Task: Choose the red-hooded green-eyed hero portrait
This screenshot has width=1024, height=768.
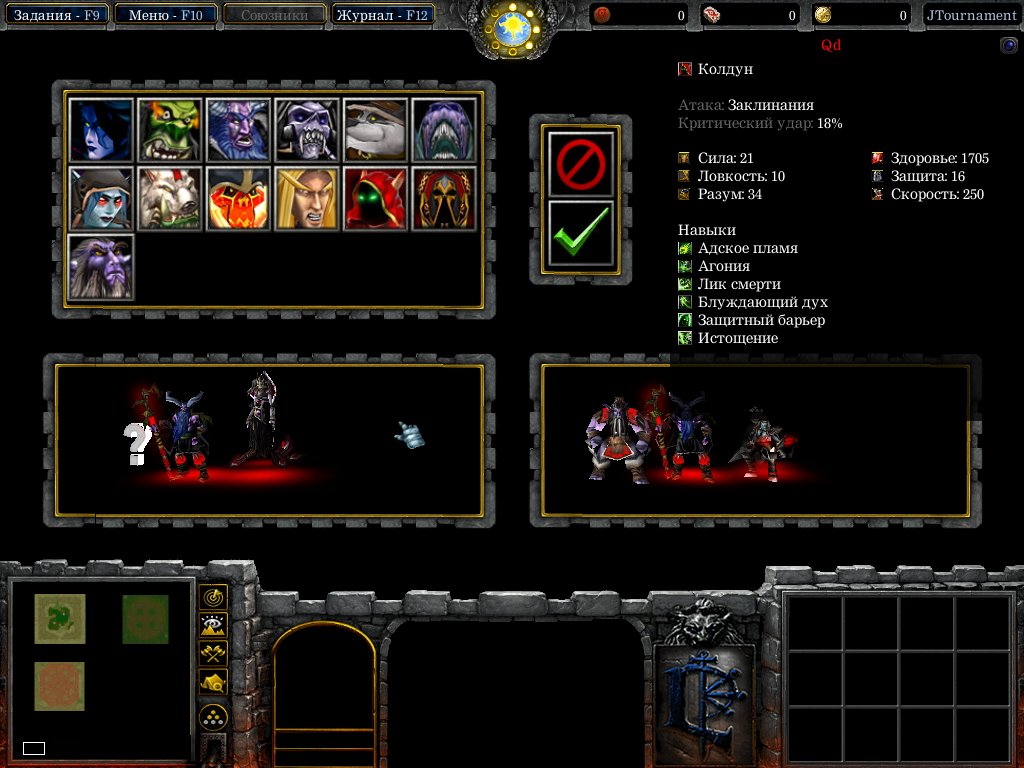Action: [x=375, y=198]
